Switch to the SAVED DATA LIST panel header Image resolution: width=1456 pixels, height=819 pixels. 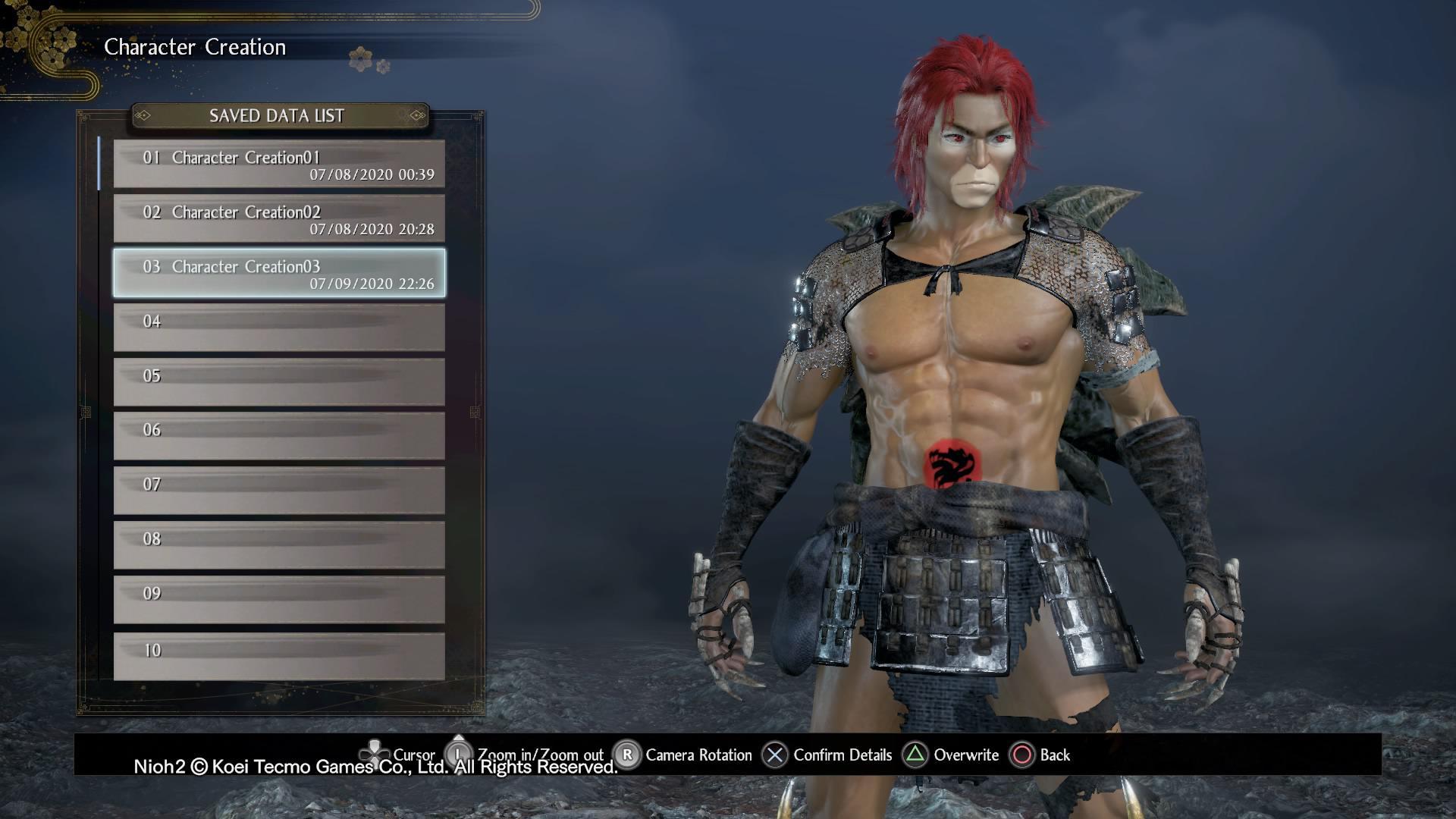[x=278, y=116]
